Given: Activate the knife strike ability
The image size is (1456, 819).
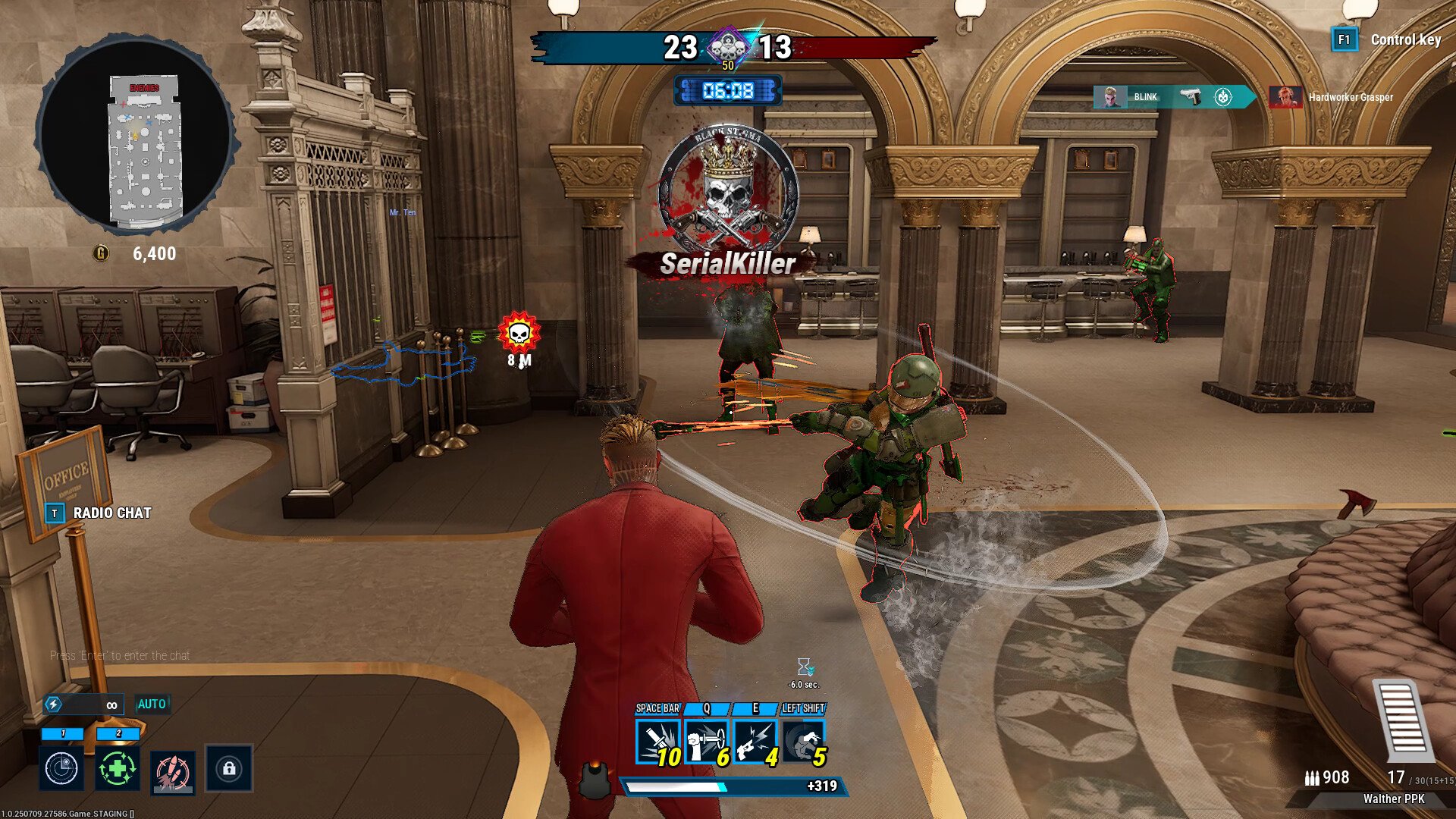Looking at the screenshot, I should (x=657, y=741).
